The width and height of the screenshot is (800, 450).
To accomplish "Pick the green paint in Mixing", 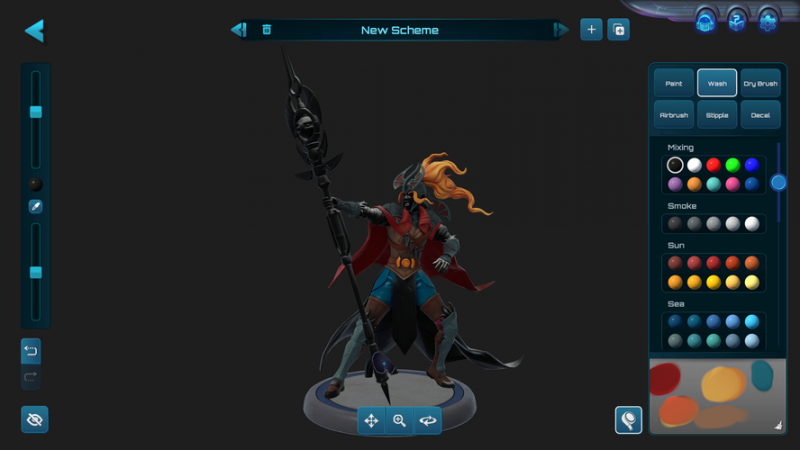I will [732, 165].
